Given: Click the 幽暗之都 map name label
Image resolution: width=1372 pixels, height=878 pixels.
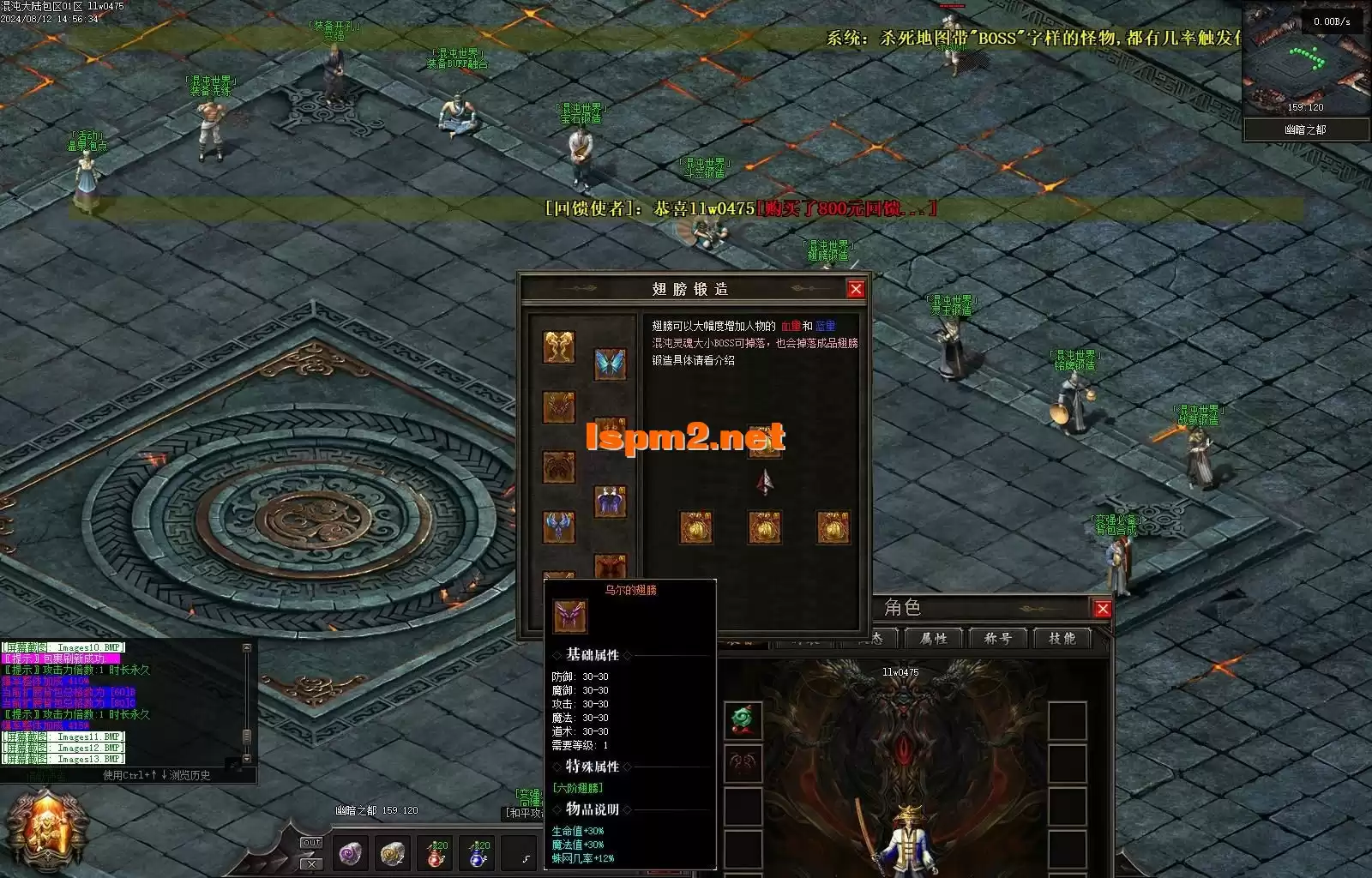Looking at the screenshot, I should pos(1304,129).
